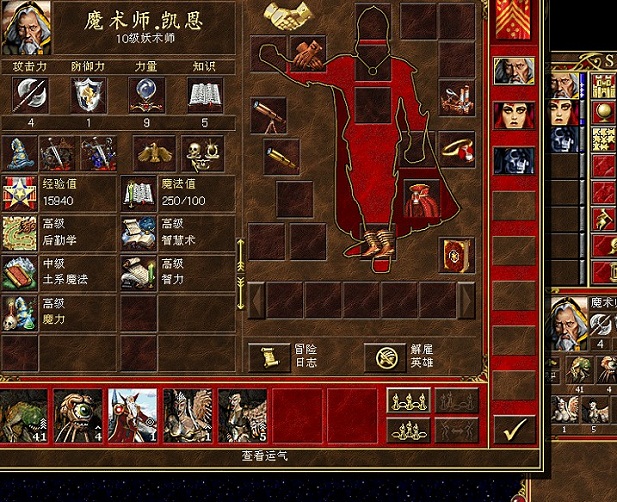Image resolution: width=617 pixels, height=502 pixels.
Task: View the 魔力 sorcery skill
Action: click(x=20, y=312)
